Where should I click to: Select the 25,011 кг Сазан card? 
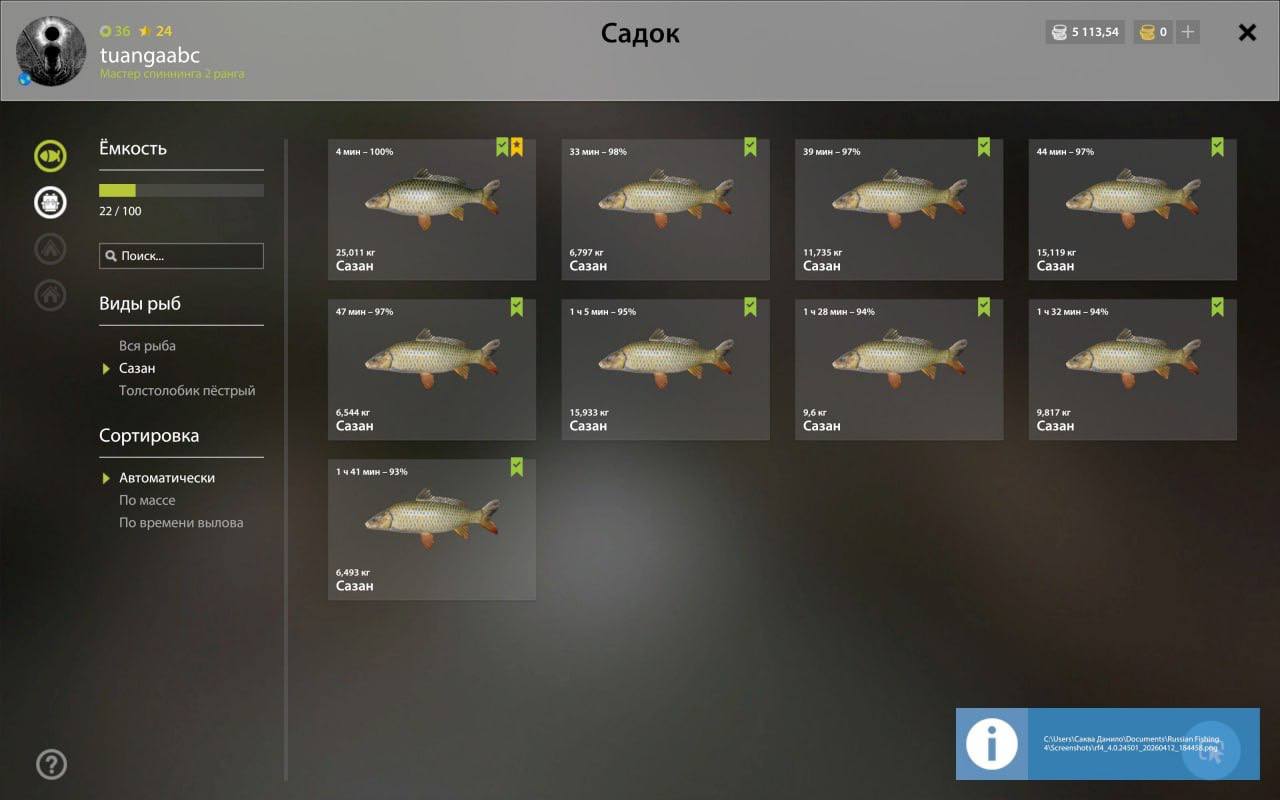point(431,209)
